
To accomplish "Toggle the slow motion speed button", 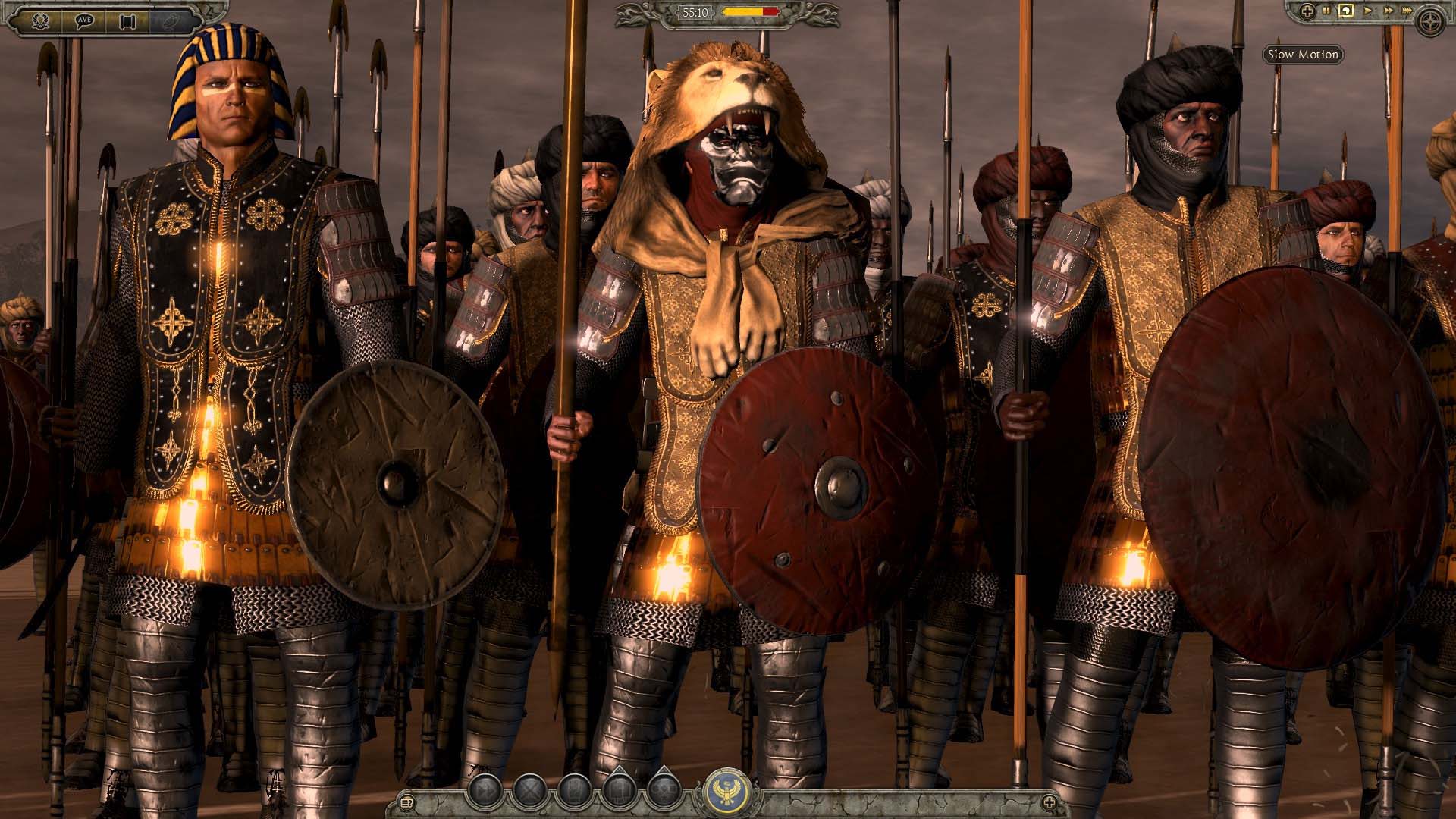I will point(1346,11).
